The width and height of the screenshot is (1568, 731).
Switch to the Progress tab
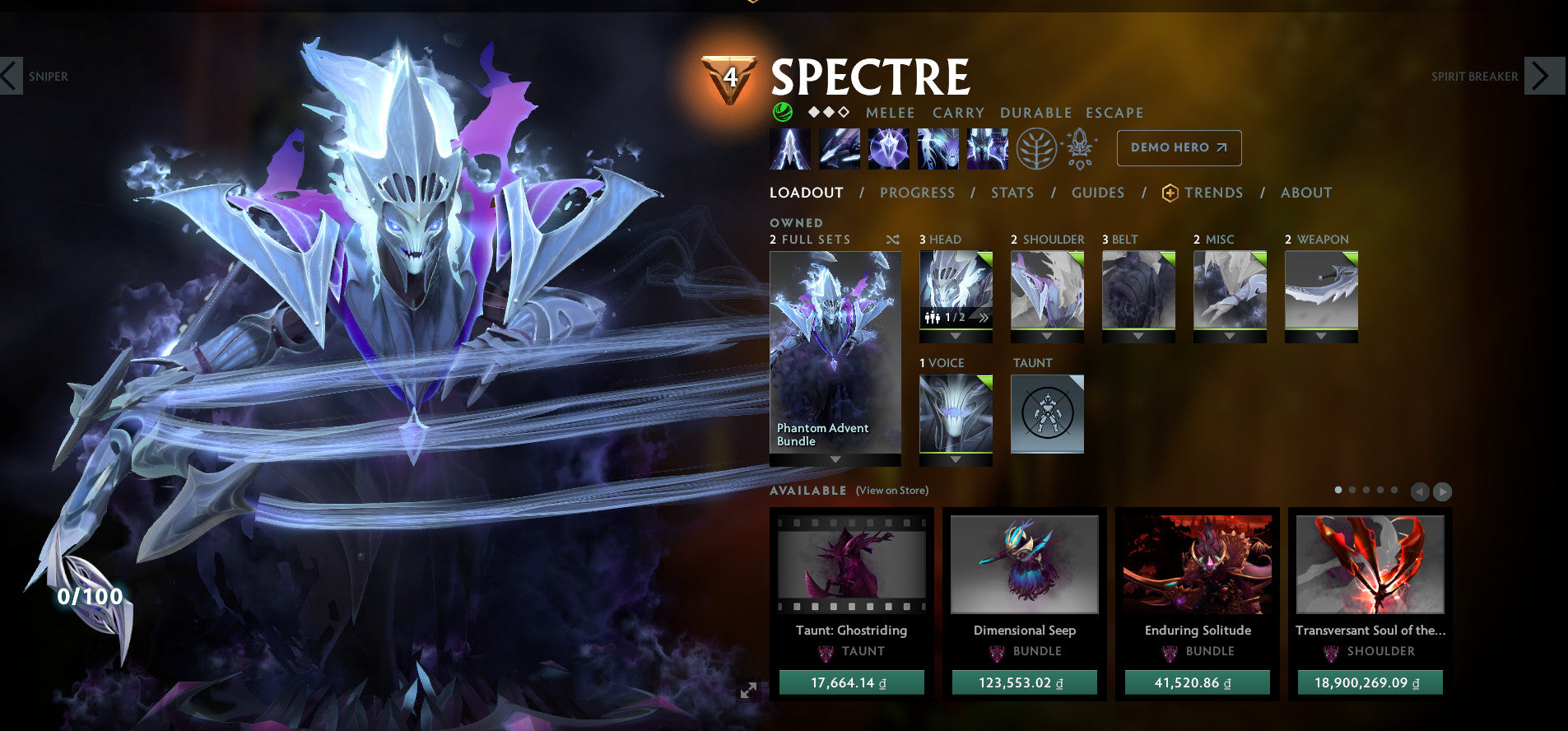click(917, 193)
